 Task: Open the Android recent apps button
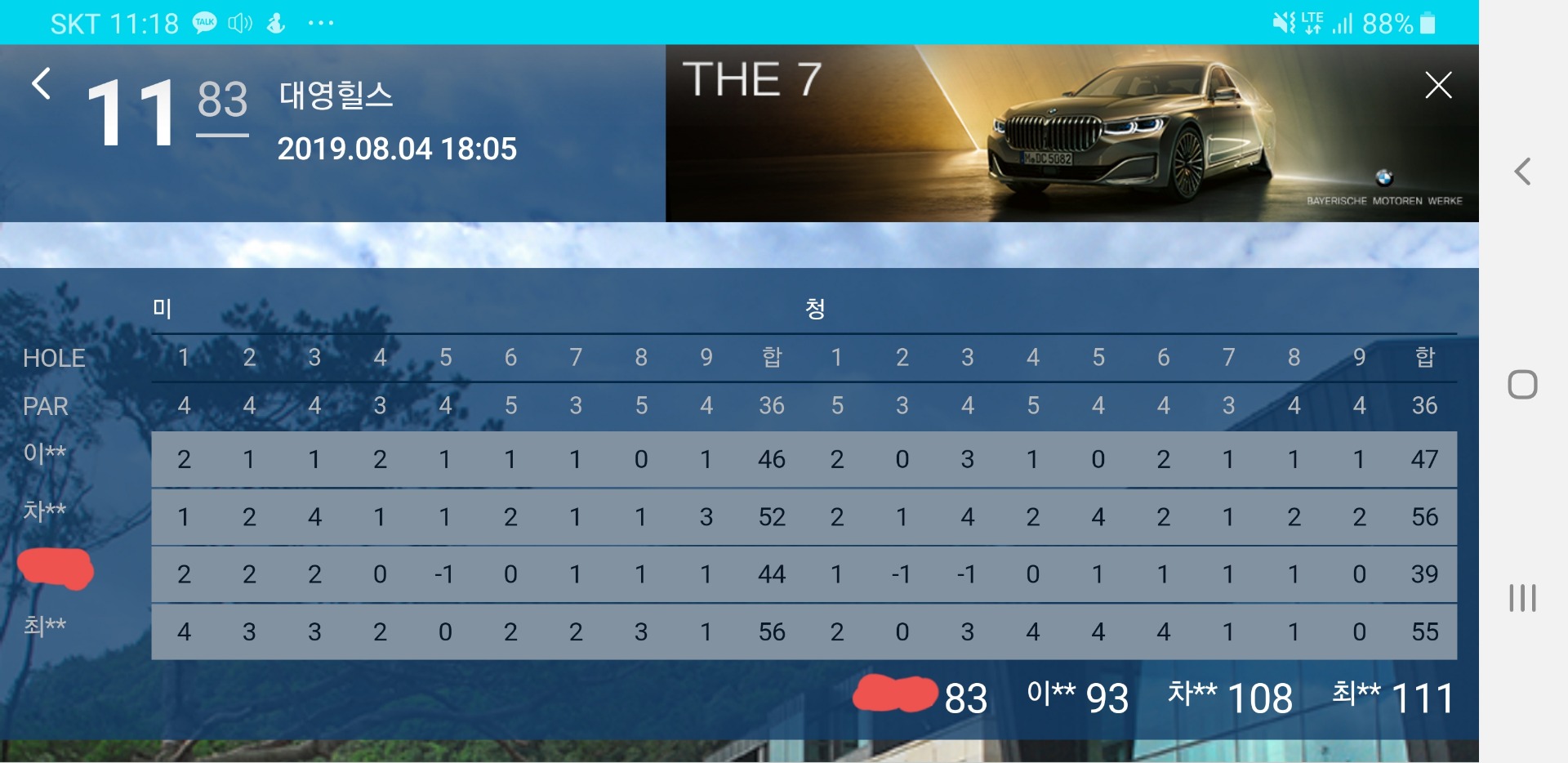[1522, 598]
